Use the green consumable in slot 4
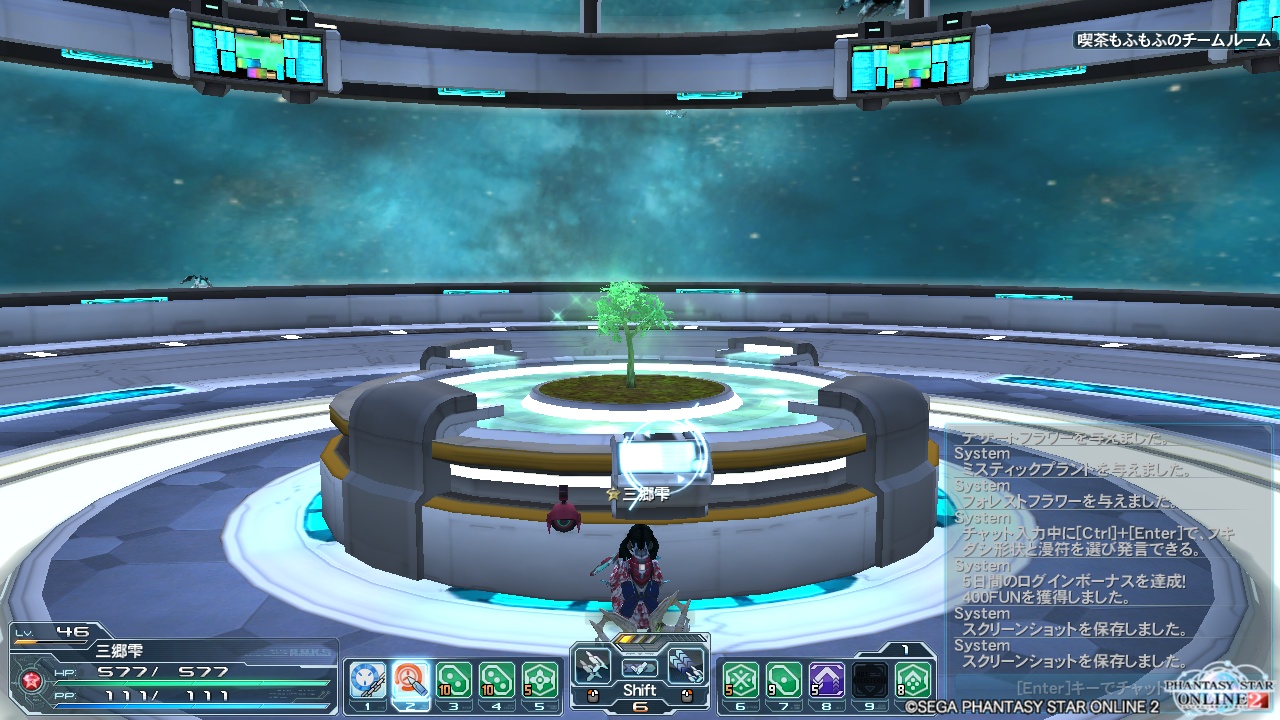This screenshot has width=1280, height=720. 497,681
